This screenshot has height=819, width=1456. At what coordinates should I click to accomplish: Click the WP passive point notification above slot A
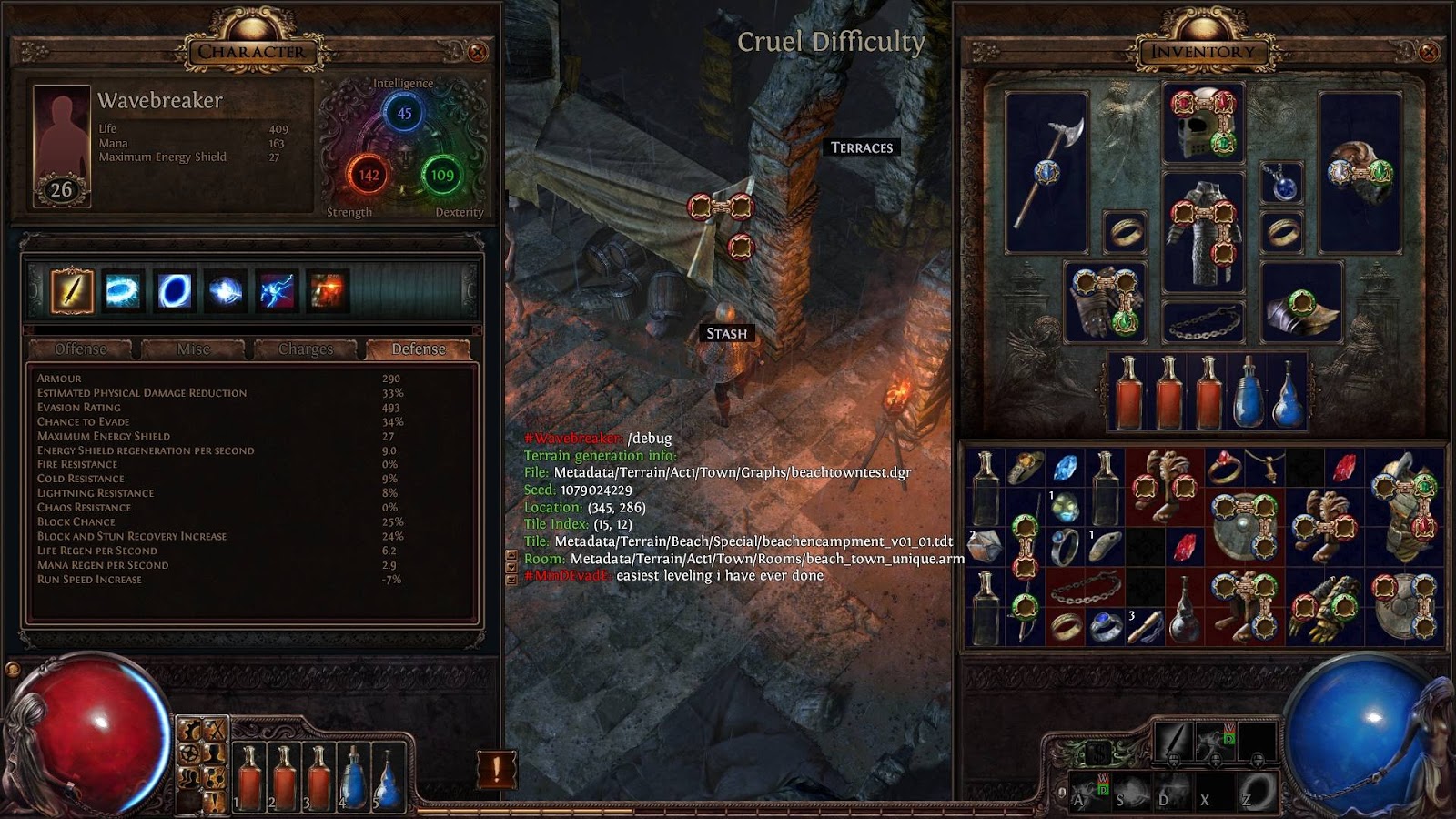point(1103,784)
